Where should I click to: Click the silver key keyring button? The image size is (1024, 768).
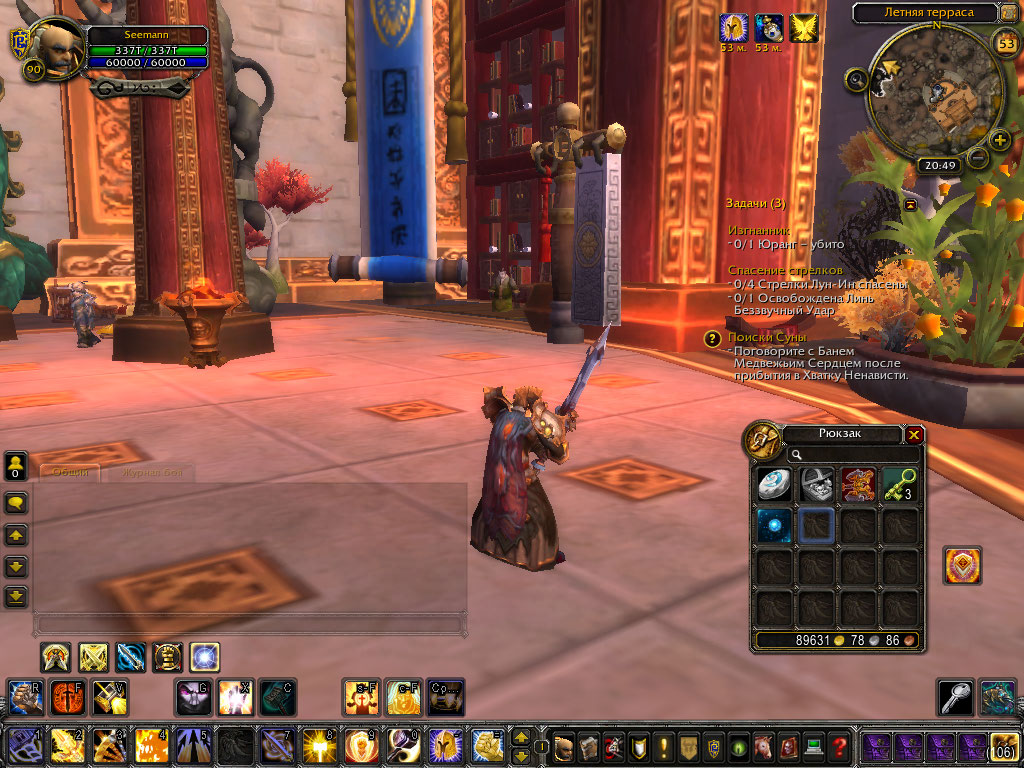point(954,697)
